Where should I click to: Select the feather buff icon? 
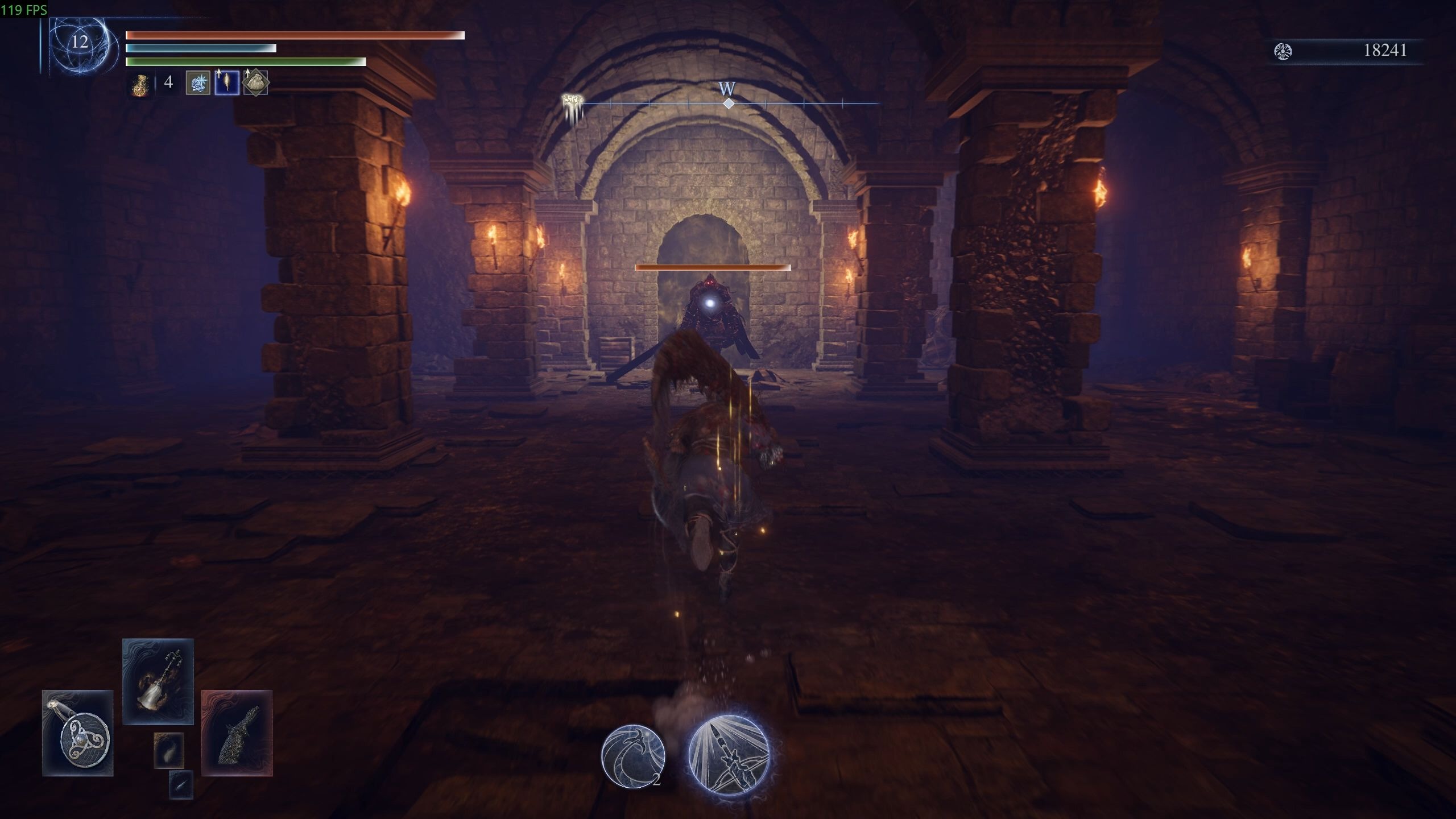point(226,83)
